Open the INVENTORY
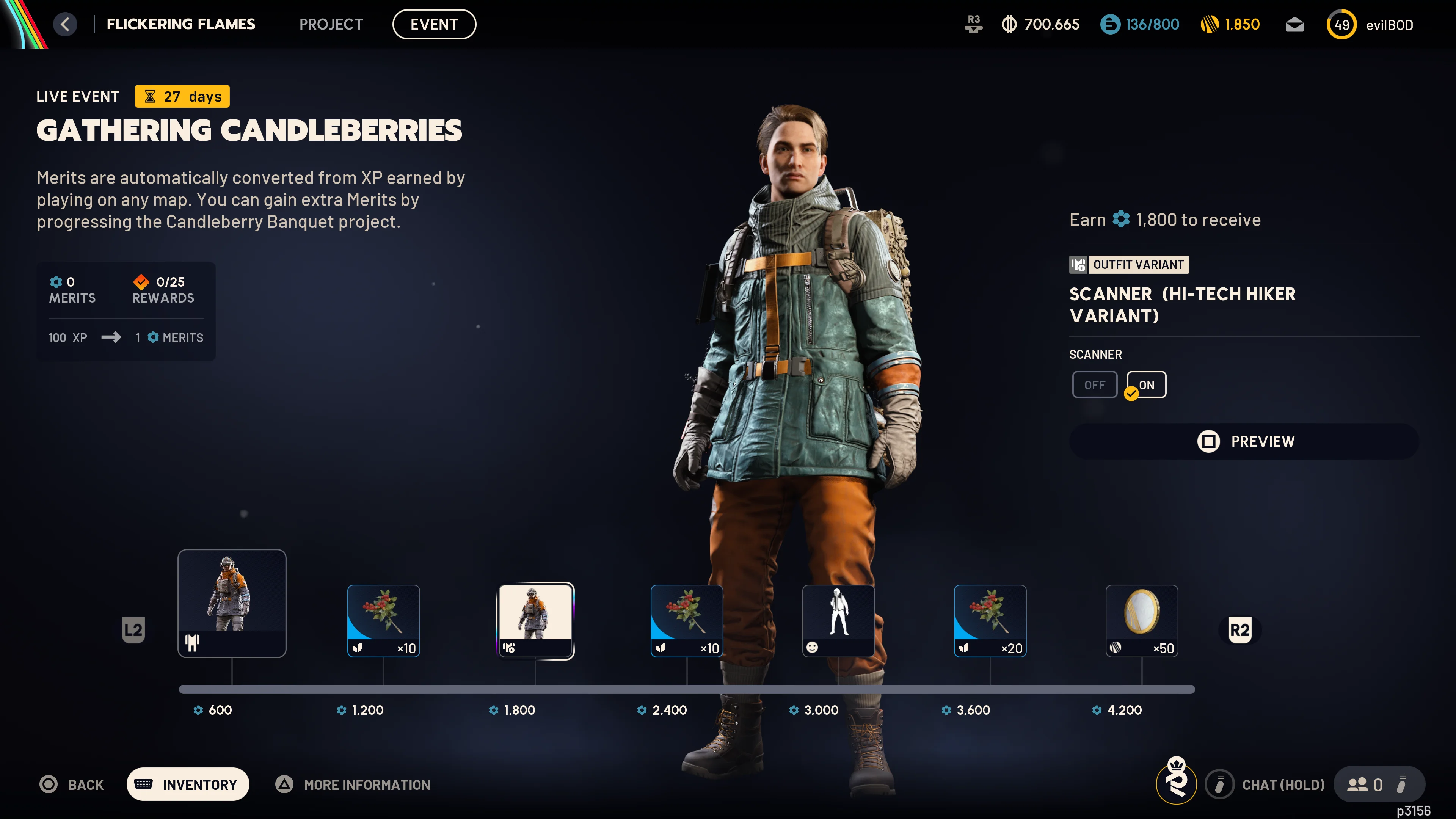Image resolution: width=1456 pixels, height=819 pixels. point(188,784)
